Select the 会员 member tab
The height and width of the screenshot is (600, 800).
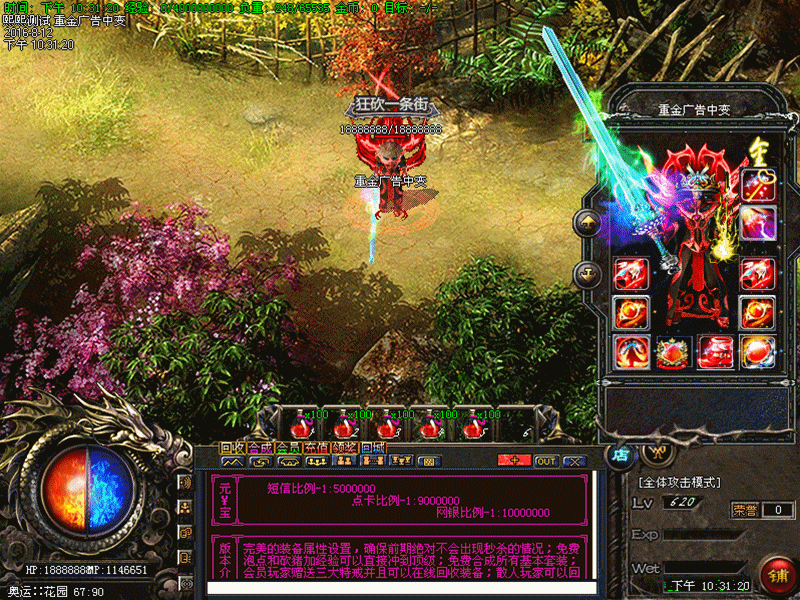(288, 448)
